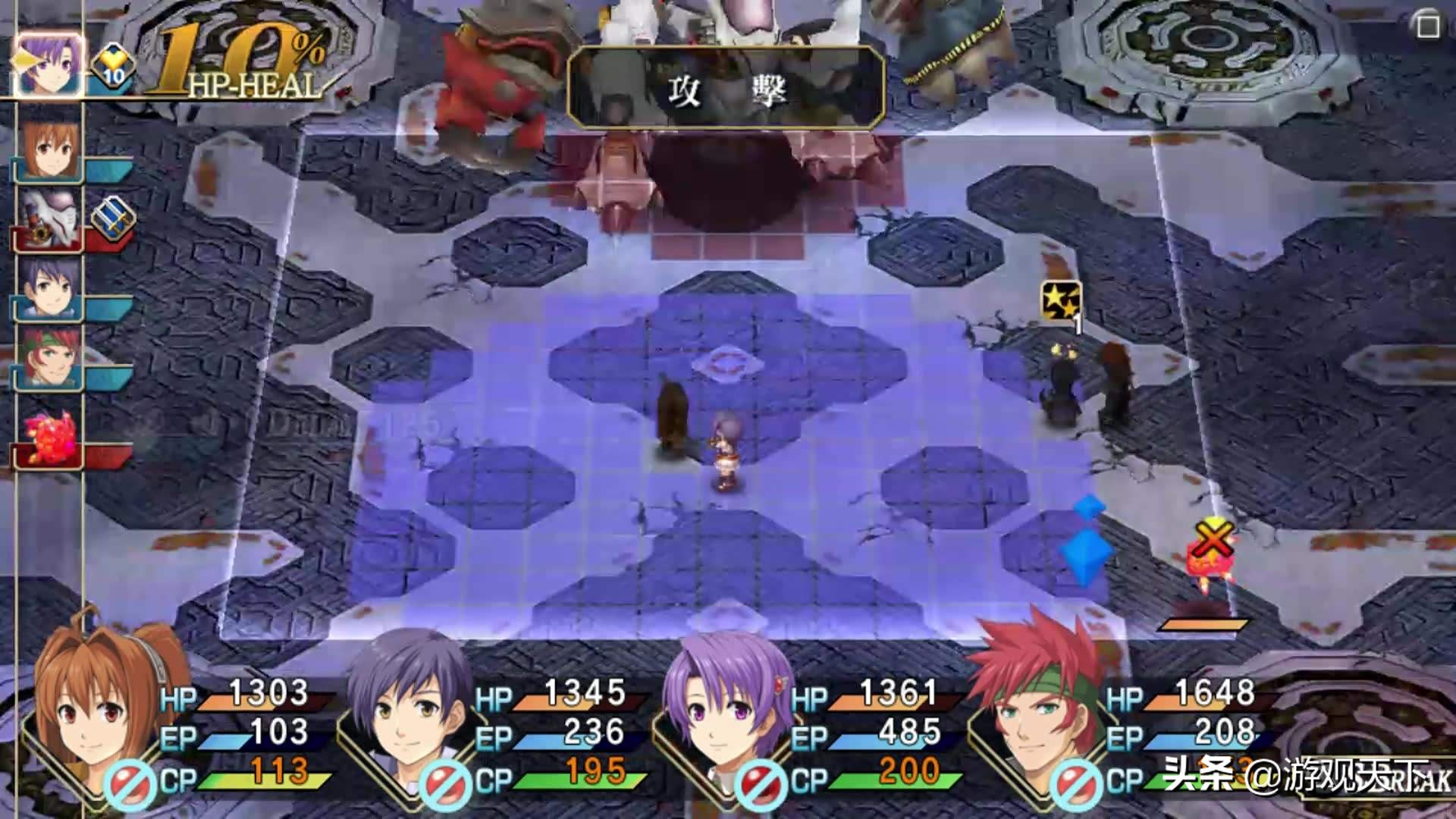Image resolution: width=1456 pixels, height=819 pixels.
Task: Target the enemy marked with the yellow X
Action: [x=1212, y=561]
